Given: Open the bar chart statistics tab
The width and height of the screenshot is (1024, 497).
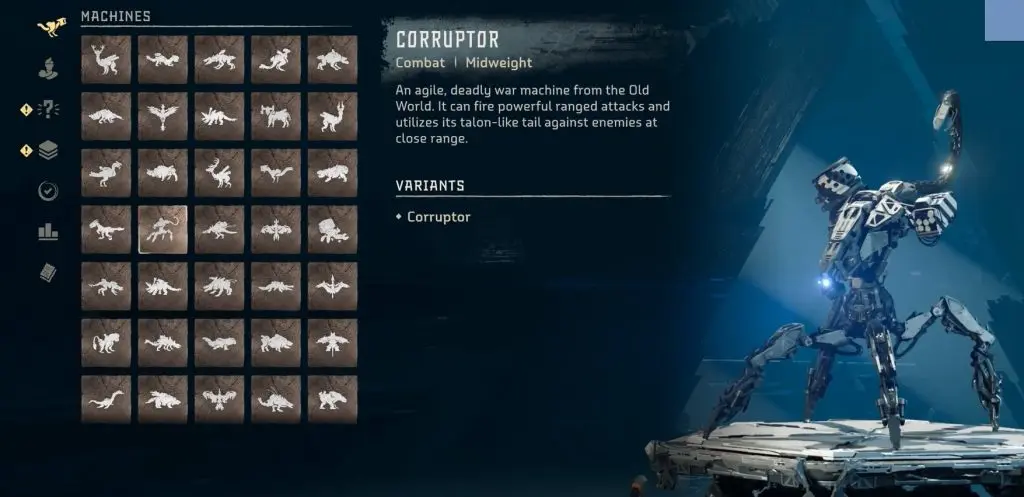Looking at the screenshot, I should click(48, 232).
